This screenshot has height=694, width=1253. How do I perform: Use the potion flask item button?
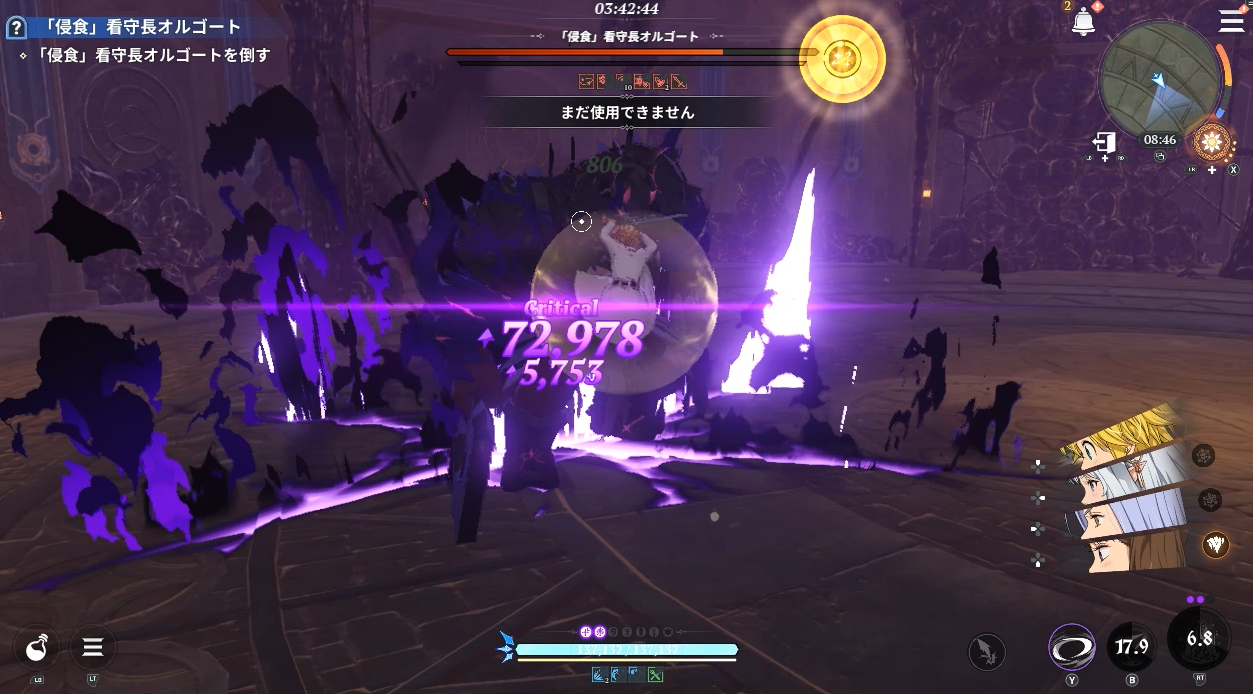[x=37, y=648]
